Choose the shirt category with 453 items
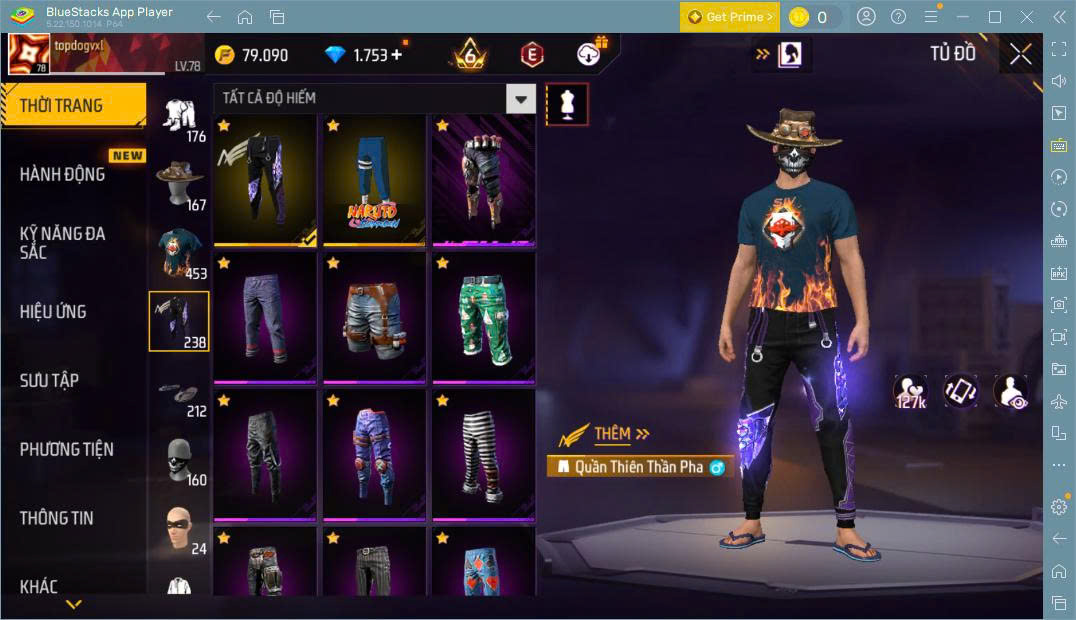Screen dimensions: 1076x620 (180, 253)
